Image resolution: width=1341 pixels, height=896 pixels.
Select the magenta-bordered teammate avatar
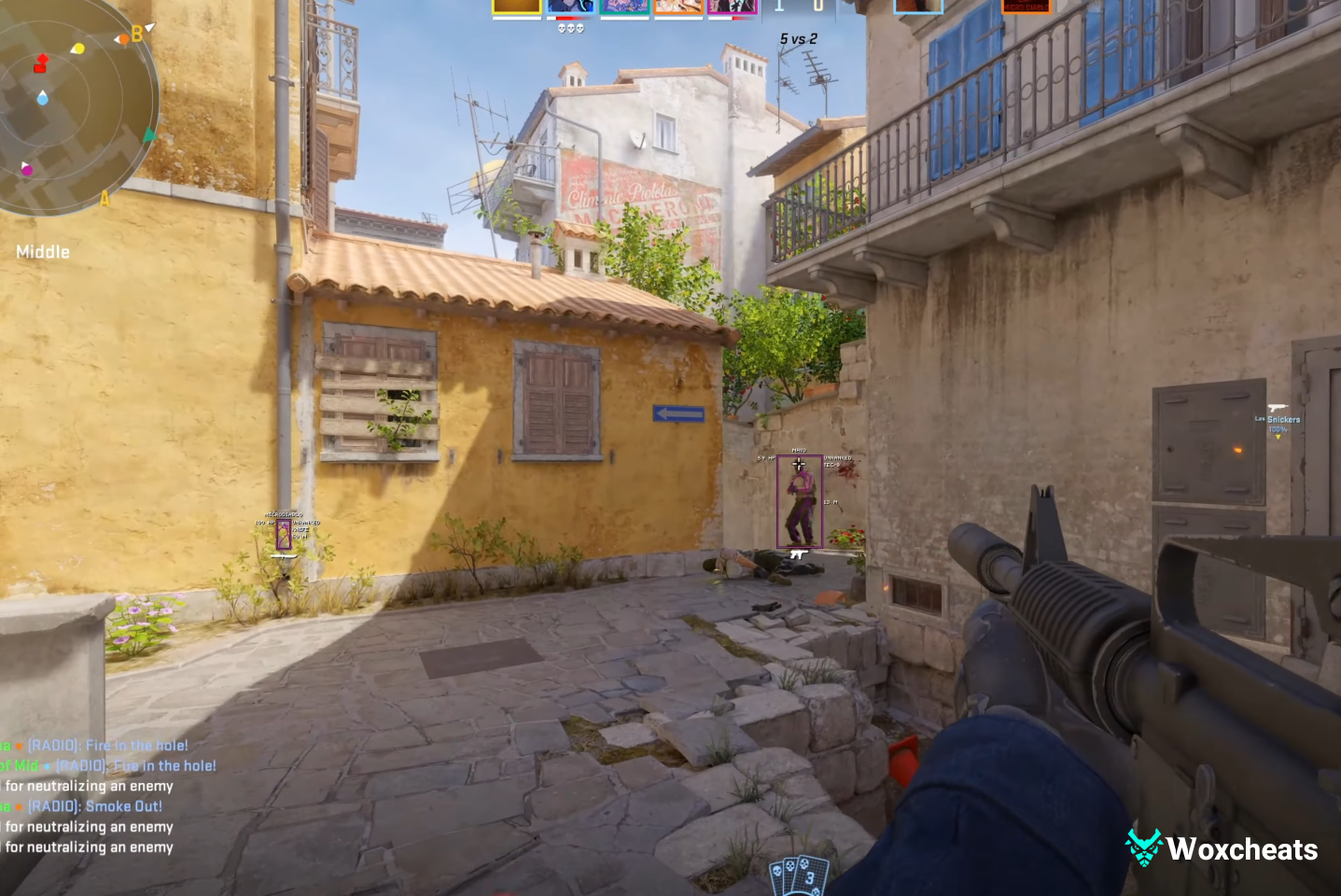733,7
